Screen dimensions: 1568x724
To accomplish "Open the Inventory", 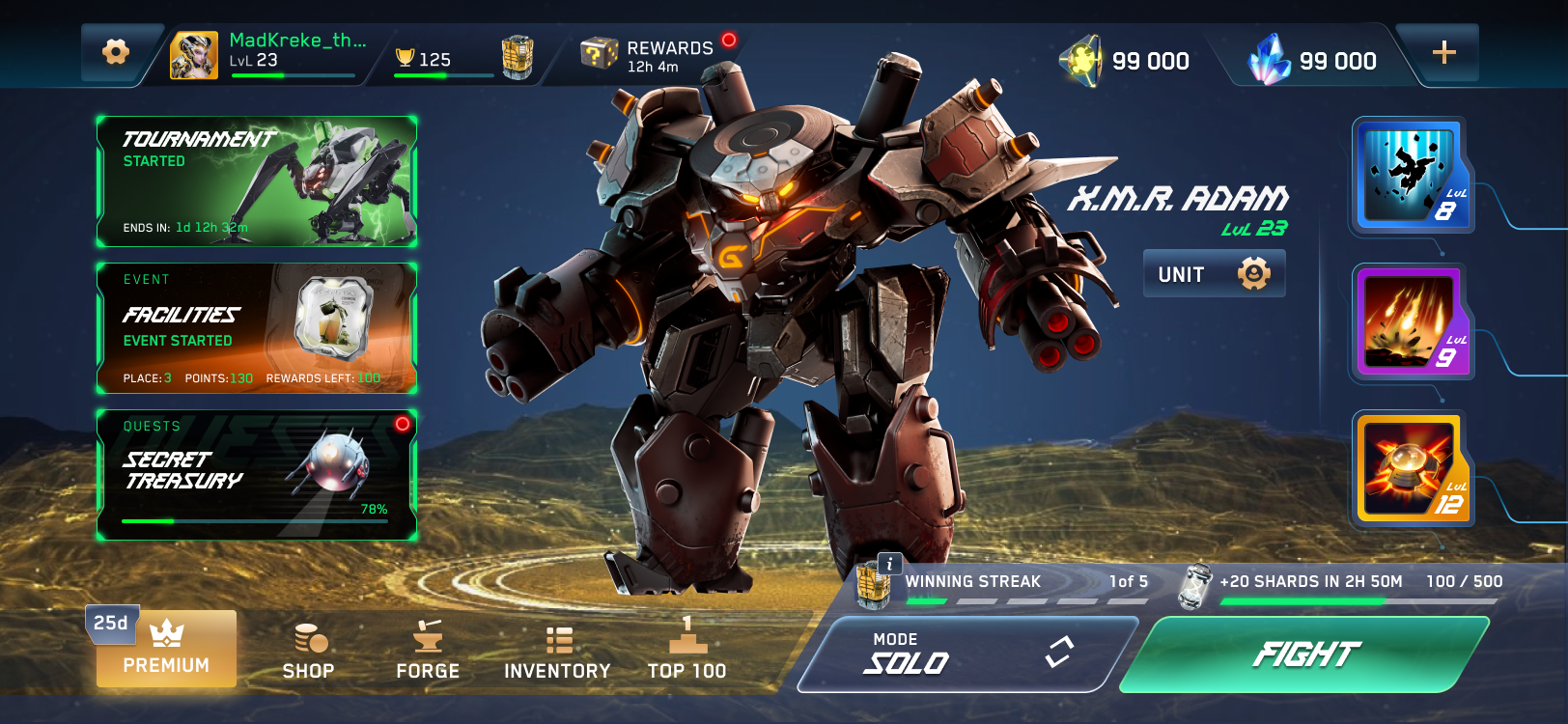I will point(557,652).
